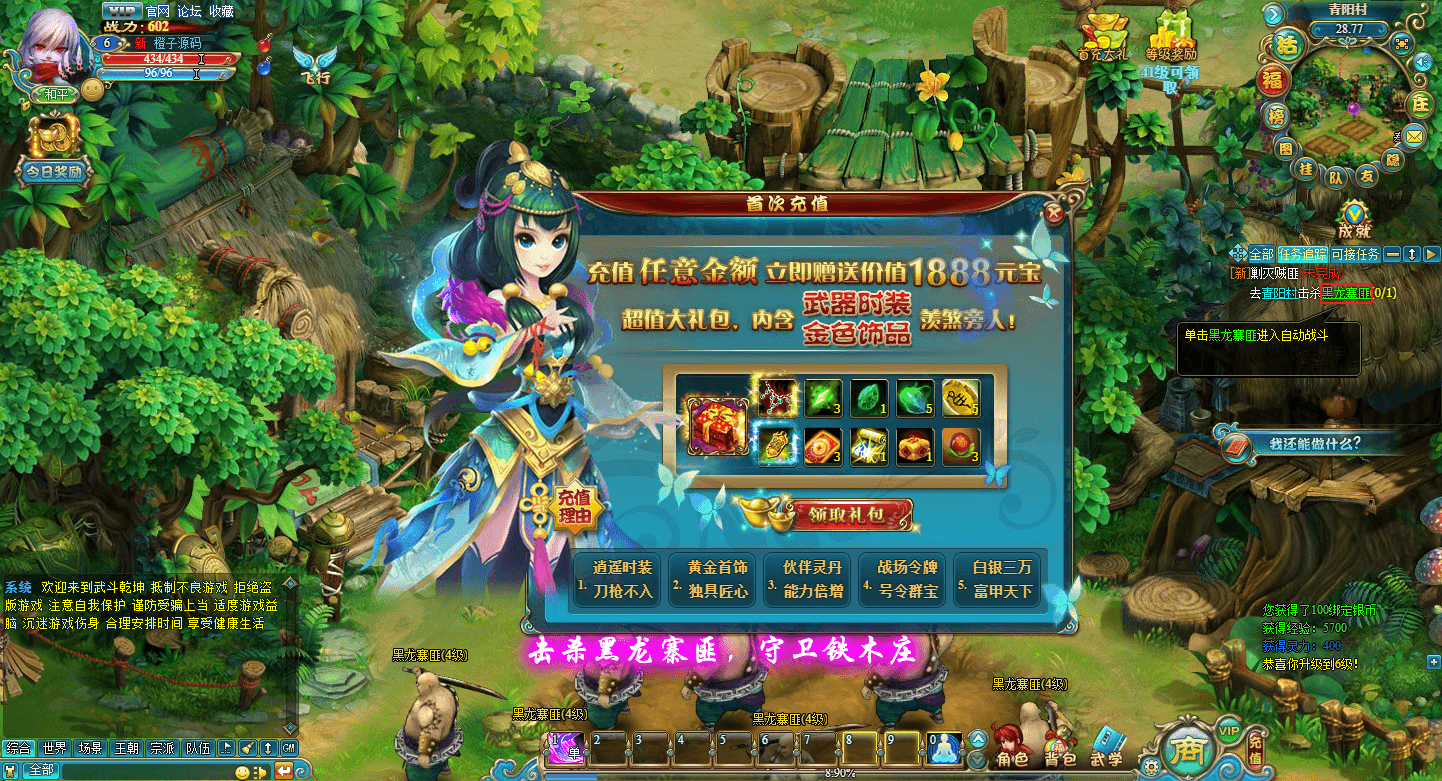This screenshot has width=1442, height=781.
Task: Open the 武学 martial arts manual icon
Action: pyautogui.click(x=1108, y=738)
